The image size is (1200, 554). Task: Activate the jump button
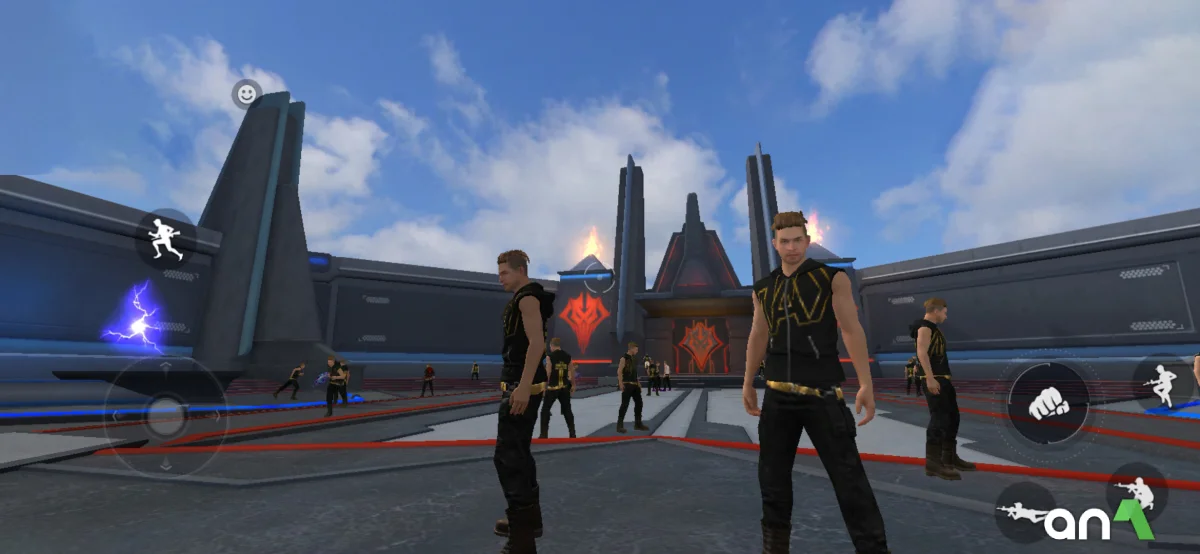pos(1162,383)
